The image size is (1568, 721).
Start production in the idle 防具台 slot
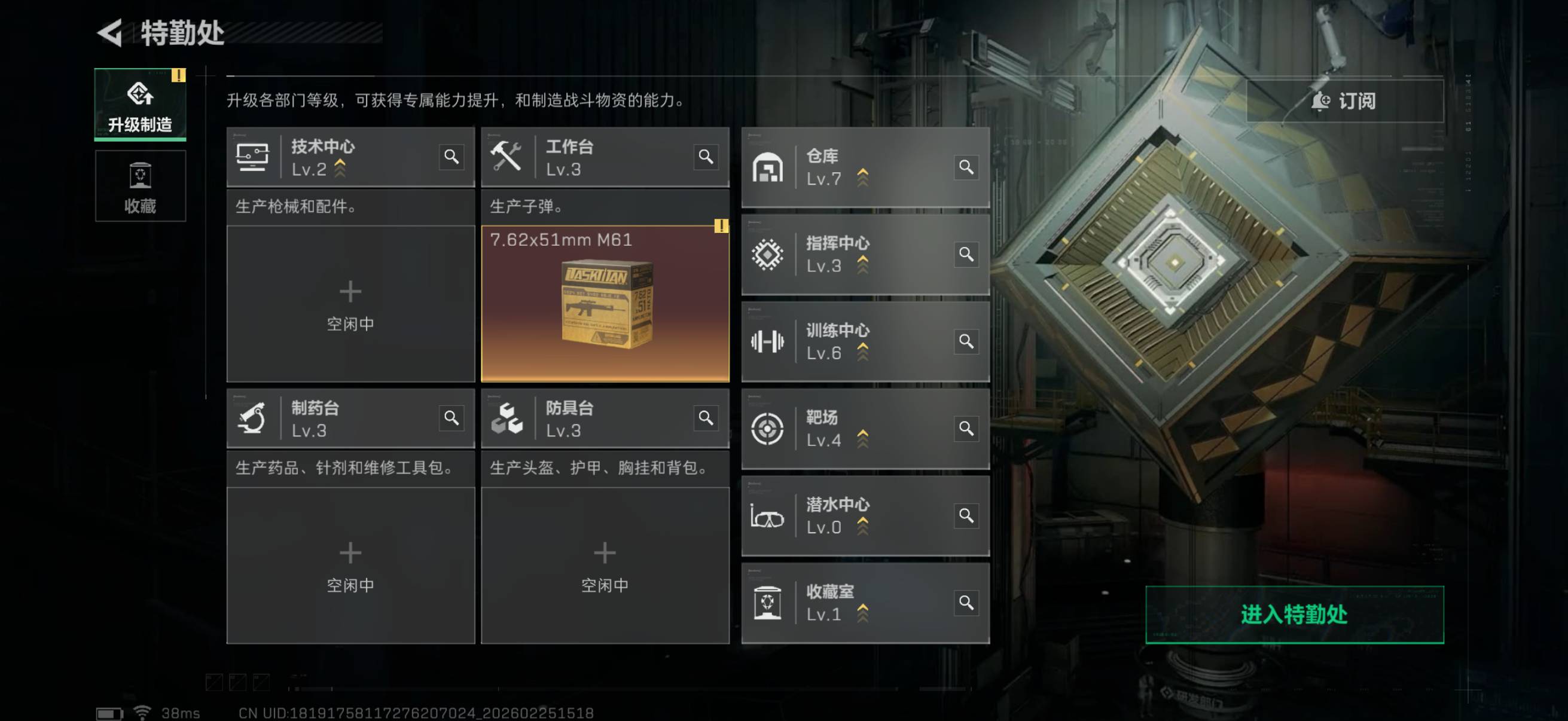point(605,564)
